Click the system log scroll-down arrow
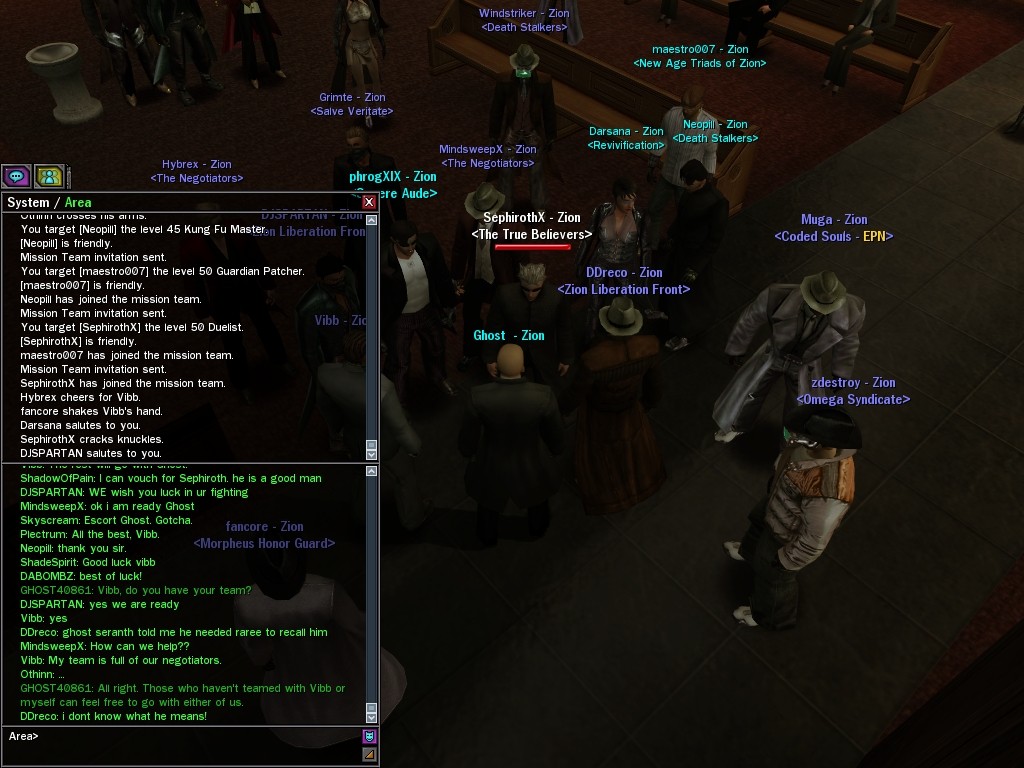The image size is (1024, 768). 372,453
